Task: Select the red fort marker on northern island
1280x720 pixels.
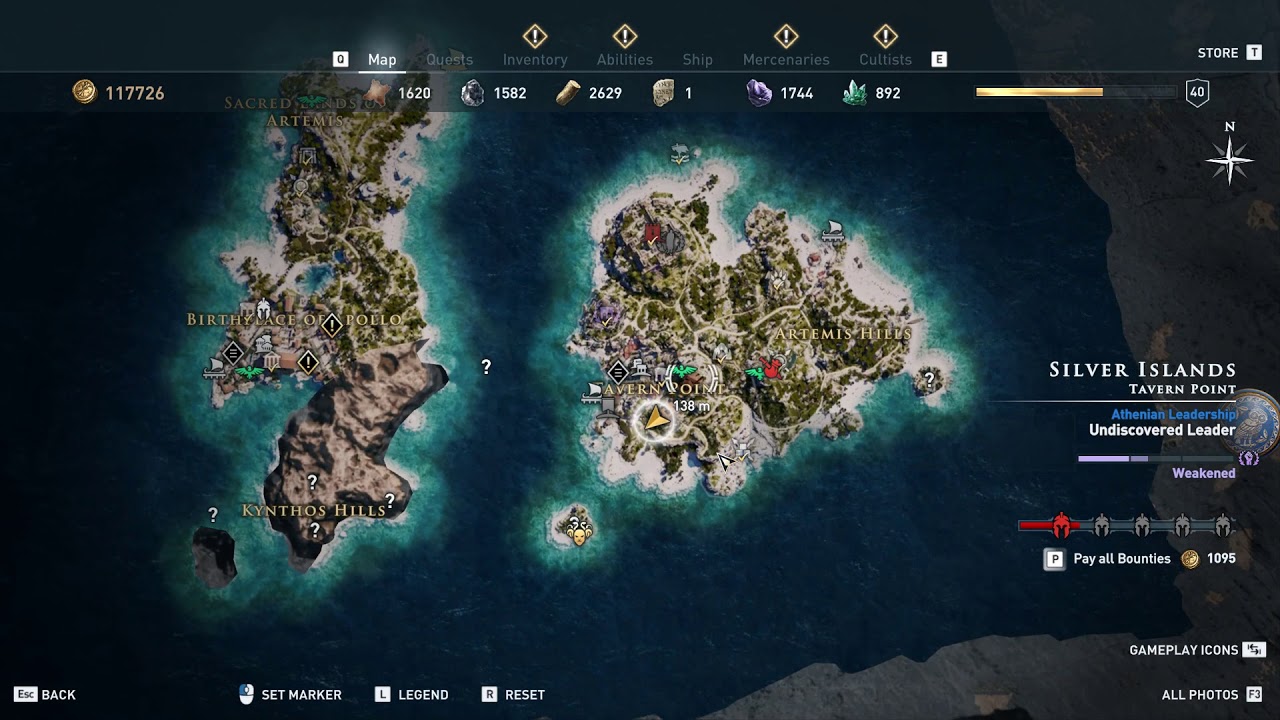Action: tap(653, 236)
